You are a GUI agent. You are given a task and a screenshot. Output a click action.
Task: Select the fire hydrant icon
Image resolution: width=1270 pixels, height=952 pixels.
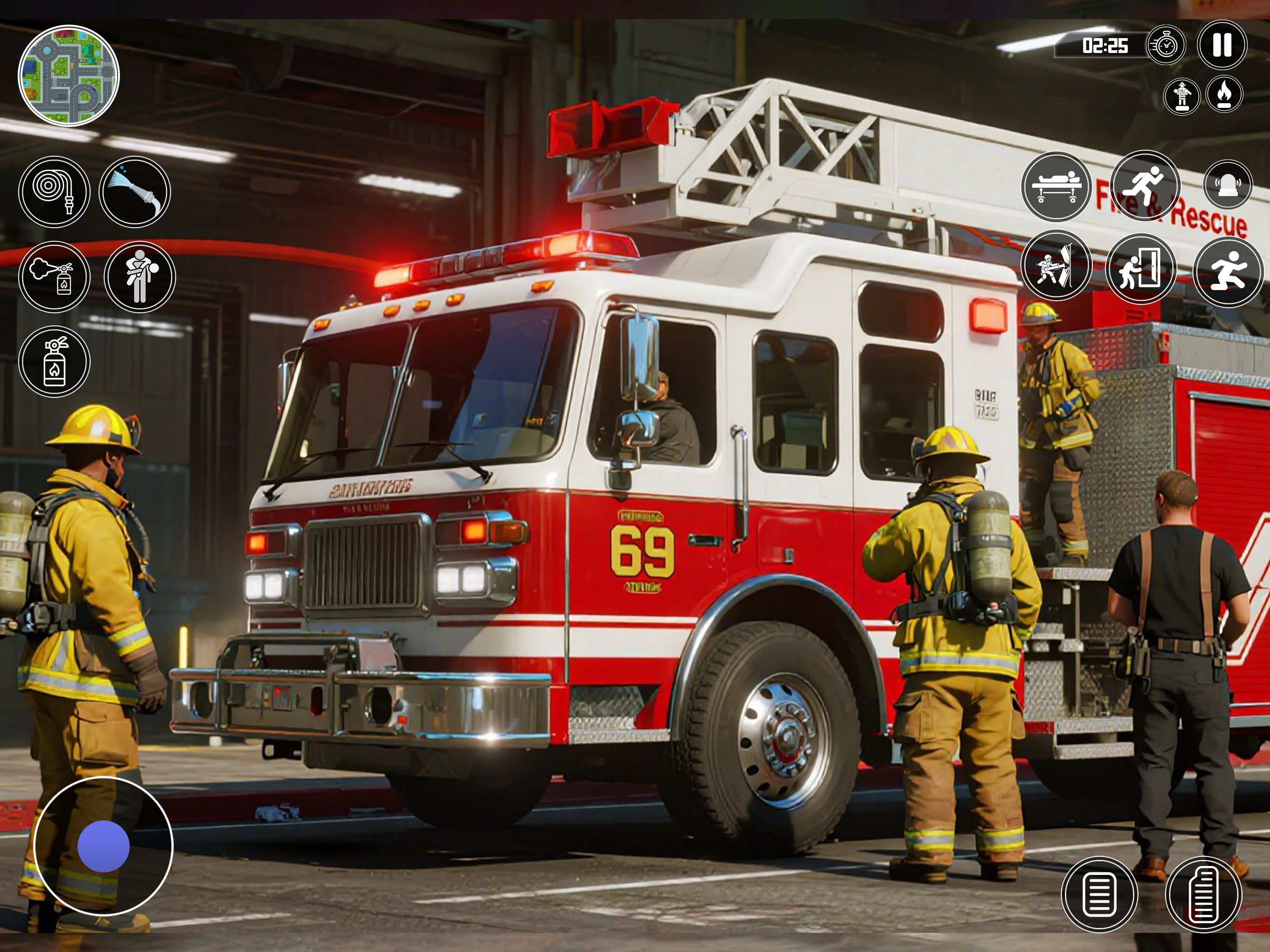(x=1182, y=95)
